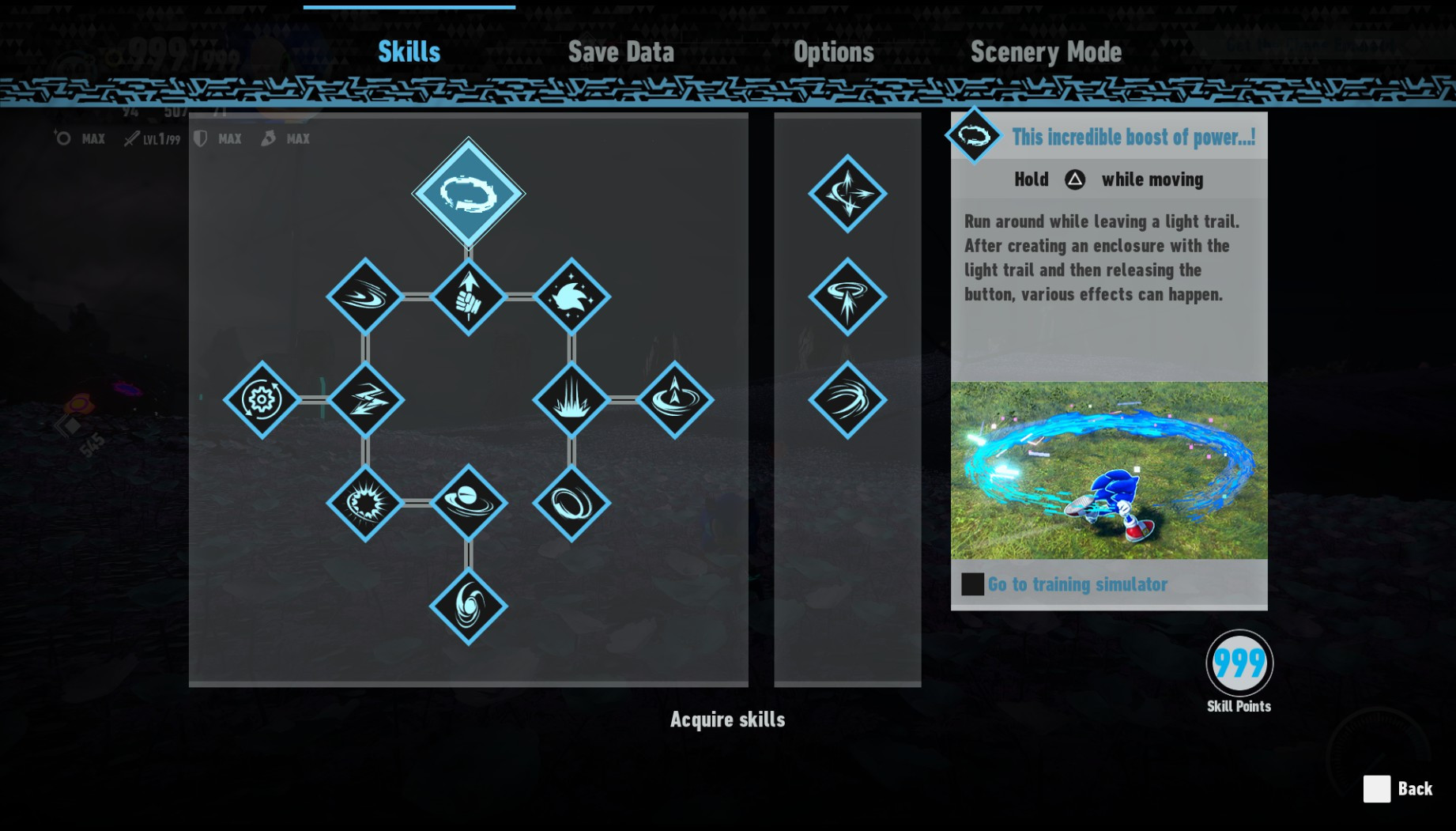The width and height of the screenshot is (1456, 831).
Task: Select the fist punch skill icon
Action: click(x=468, y=299)
